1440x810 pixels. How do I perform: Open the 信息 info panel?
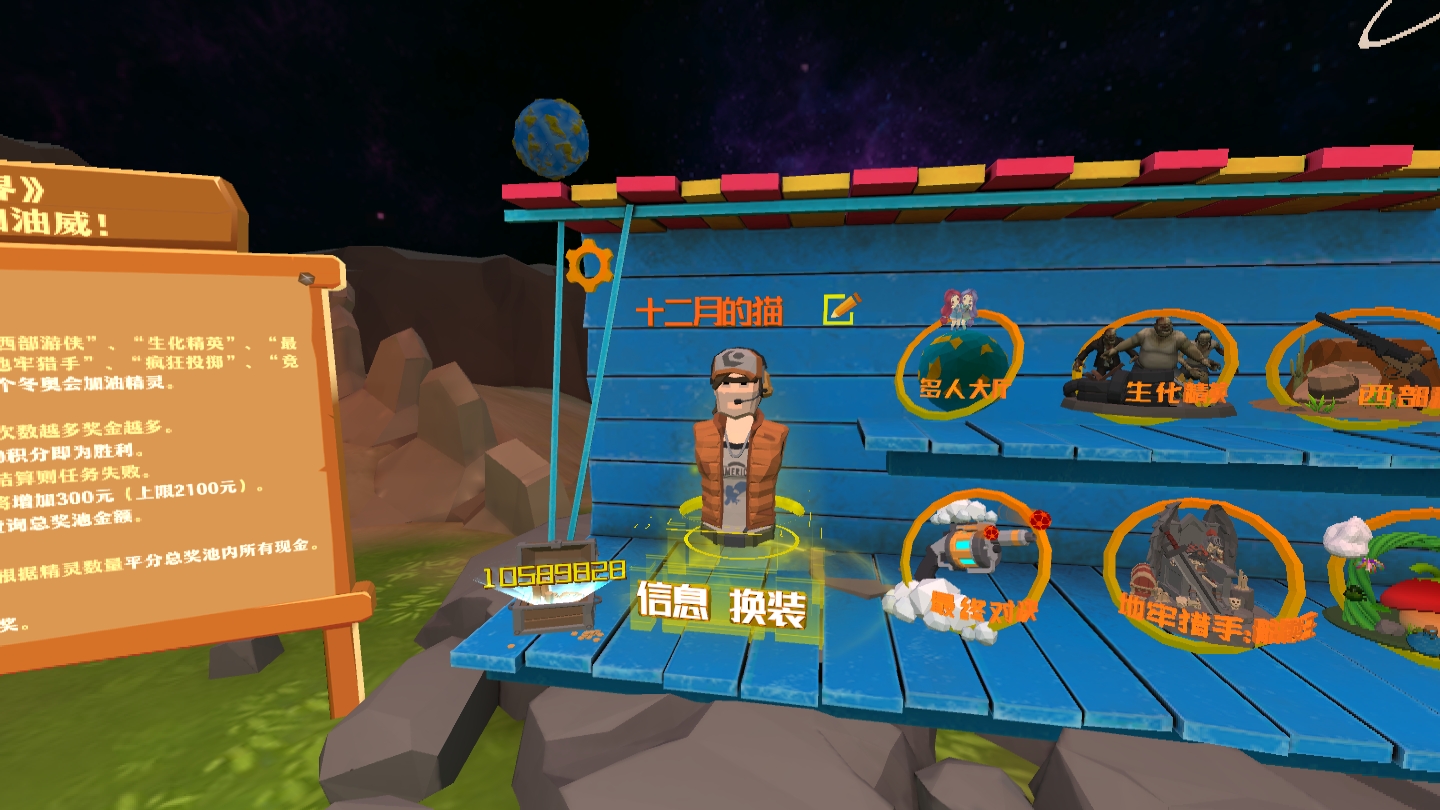tap(673, 602)
